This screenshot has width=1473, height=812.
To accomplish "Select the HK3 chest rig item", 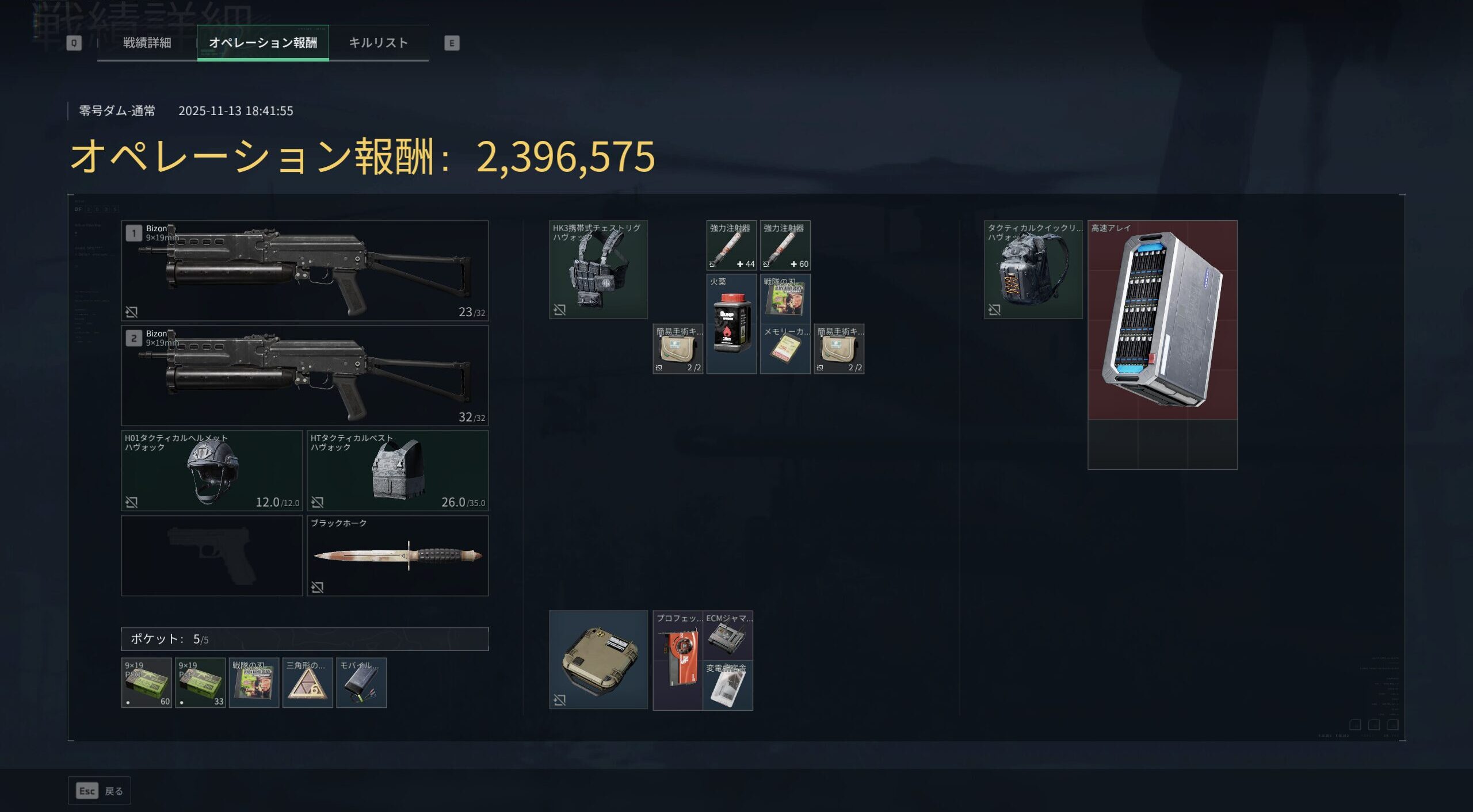I will pos(598,269).
